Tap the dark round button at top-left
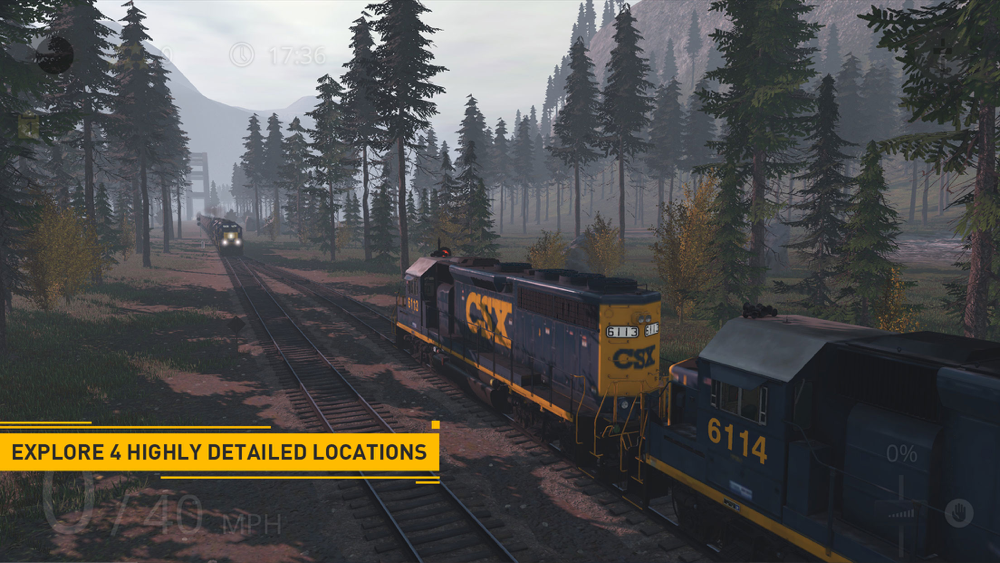1000x563 pixels. [54, 55]
